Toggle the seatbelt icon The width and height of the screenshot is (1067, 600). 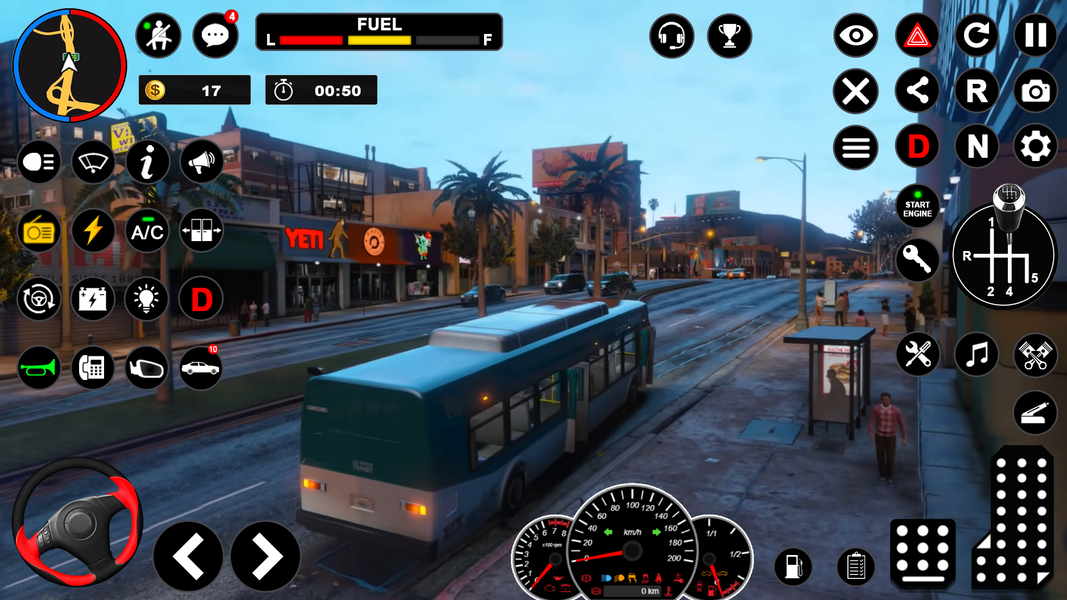pos(158,36)
